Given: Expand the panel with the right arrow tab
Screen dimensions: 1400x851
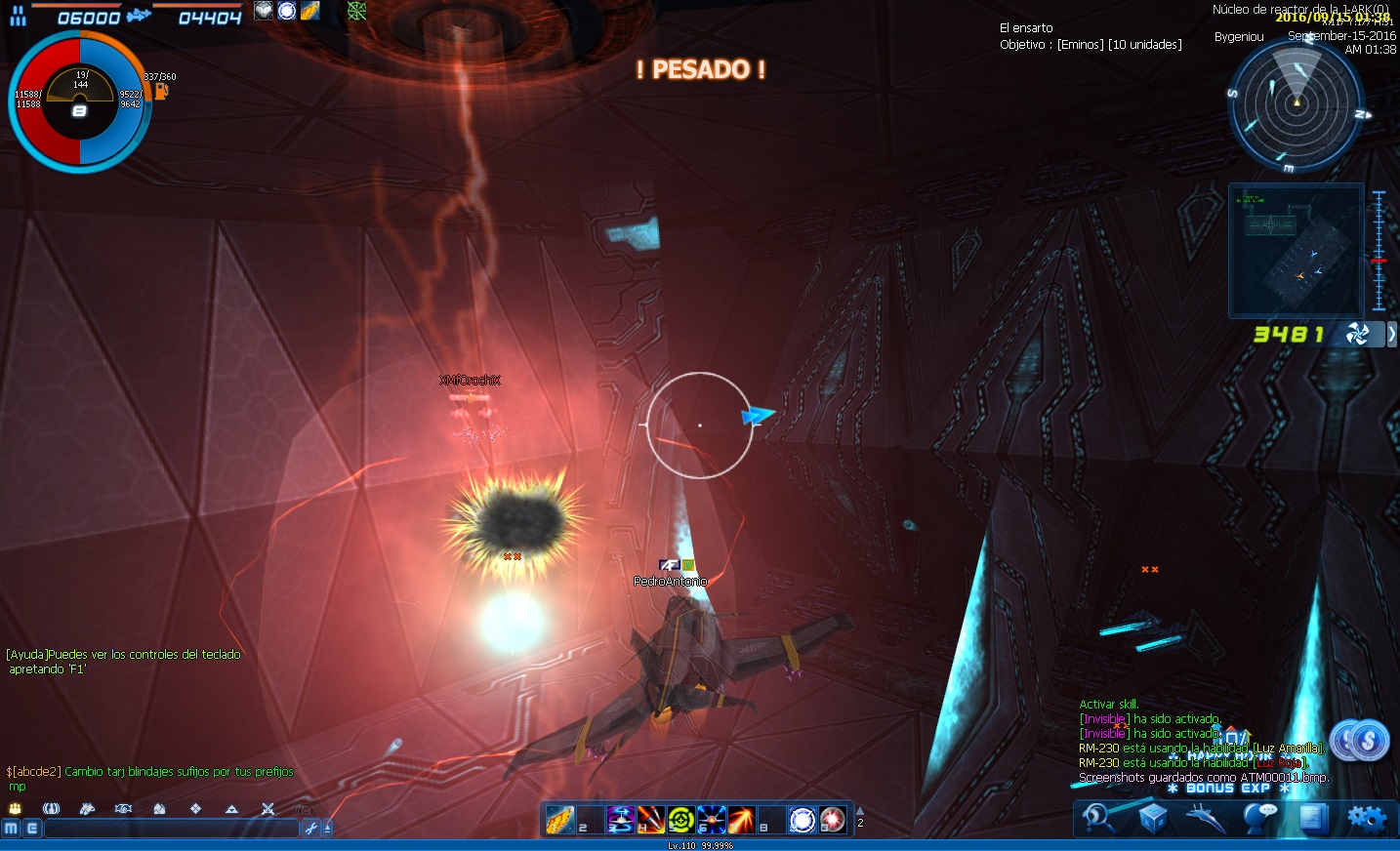Looking at the screenshot, I should (x=1391, y=334).
